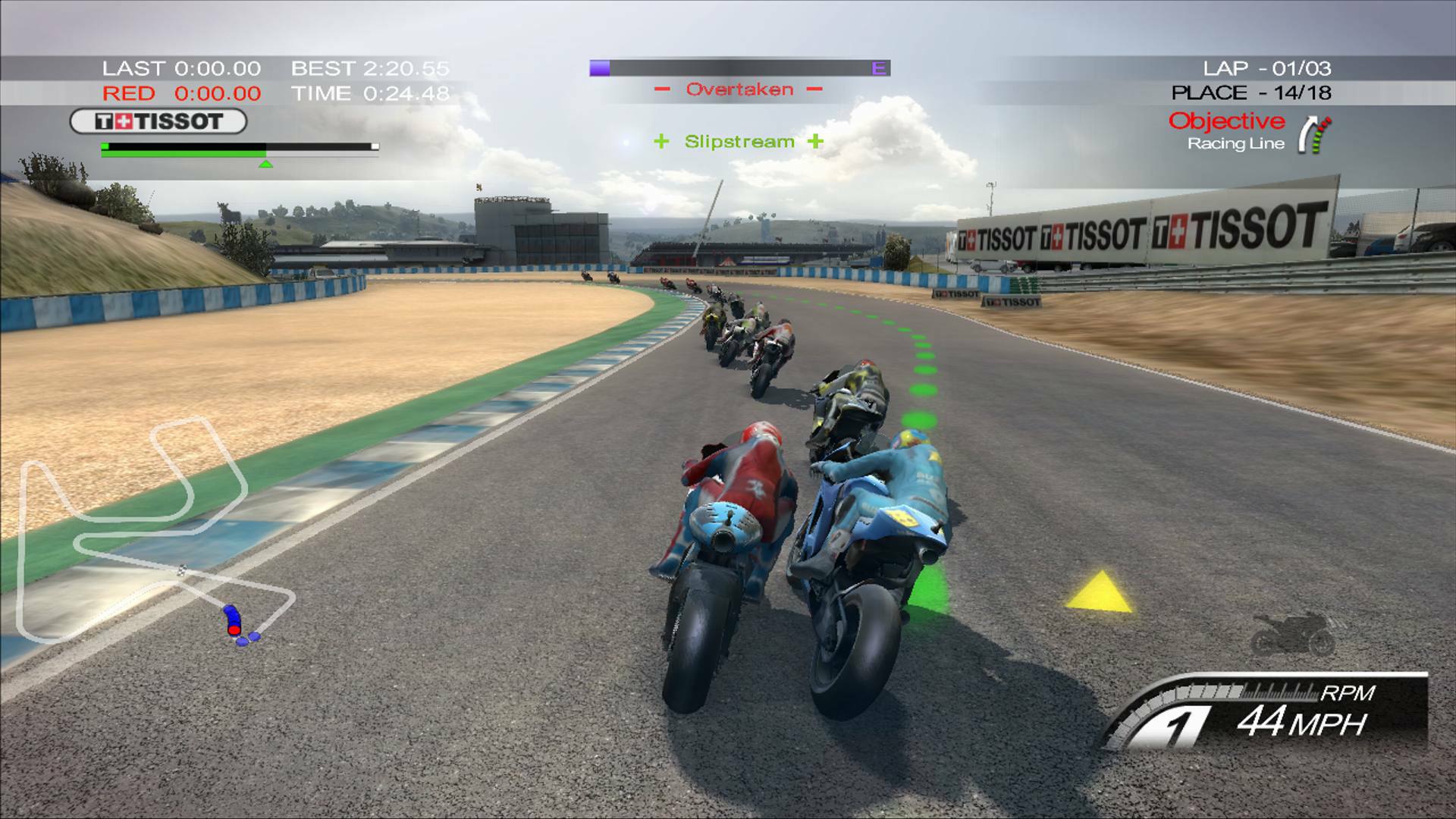Toggle the Slipstream indicator

point(738,141)
